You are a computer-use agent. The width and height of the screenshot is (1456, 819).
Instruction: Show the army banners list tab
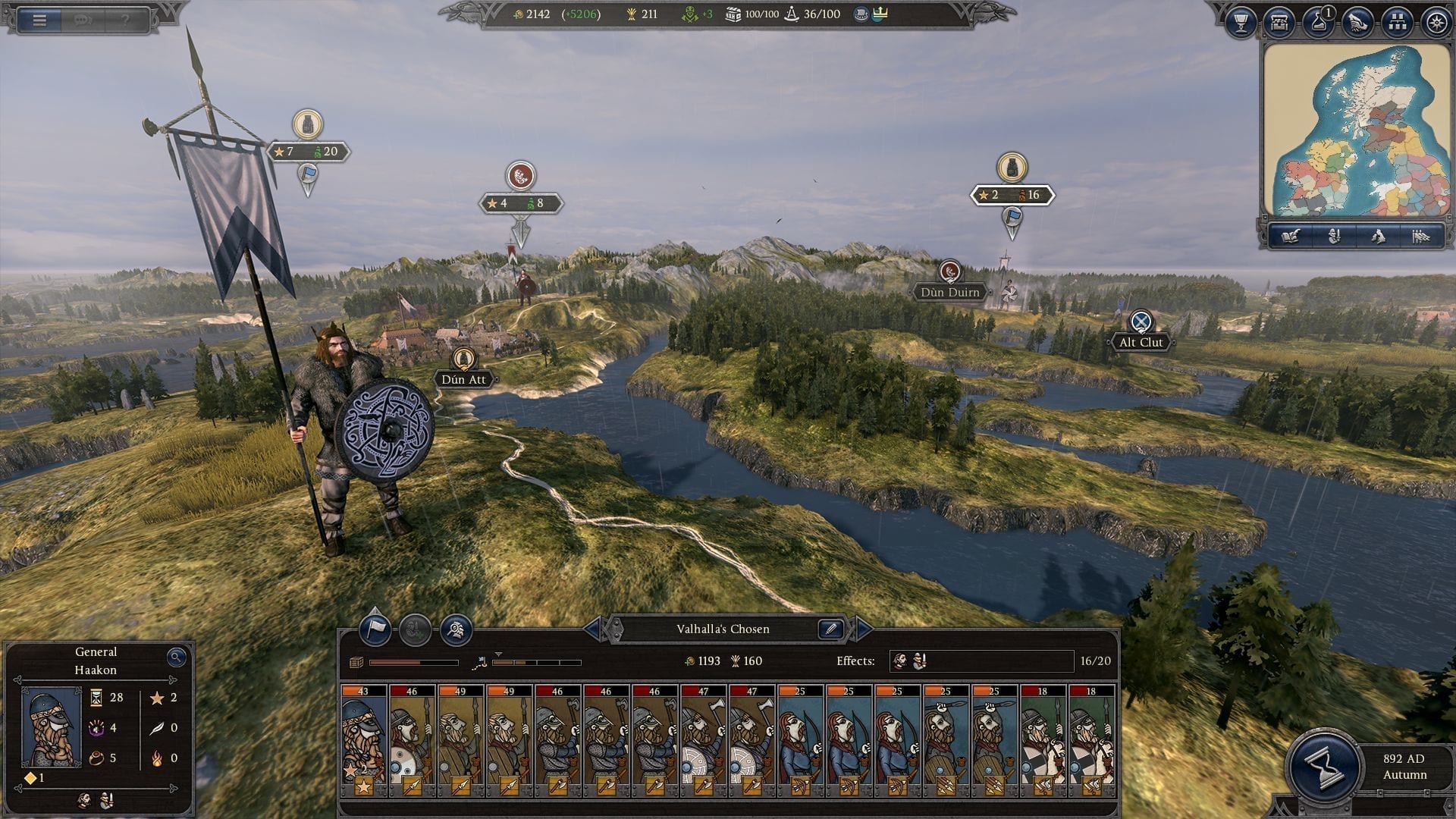pyautogui.click(x=1420, y=237)
